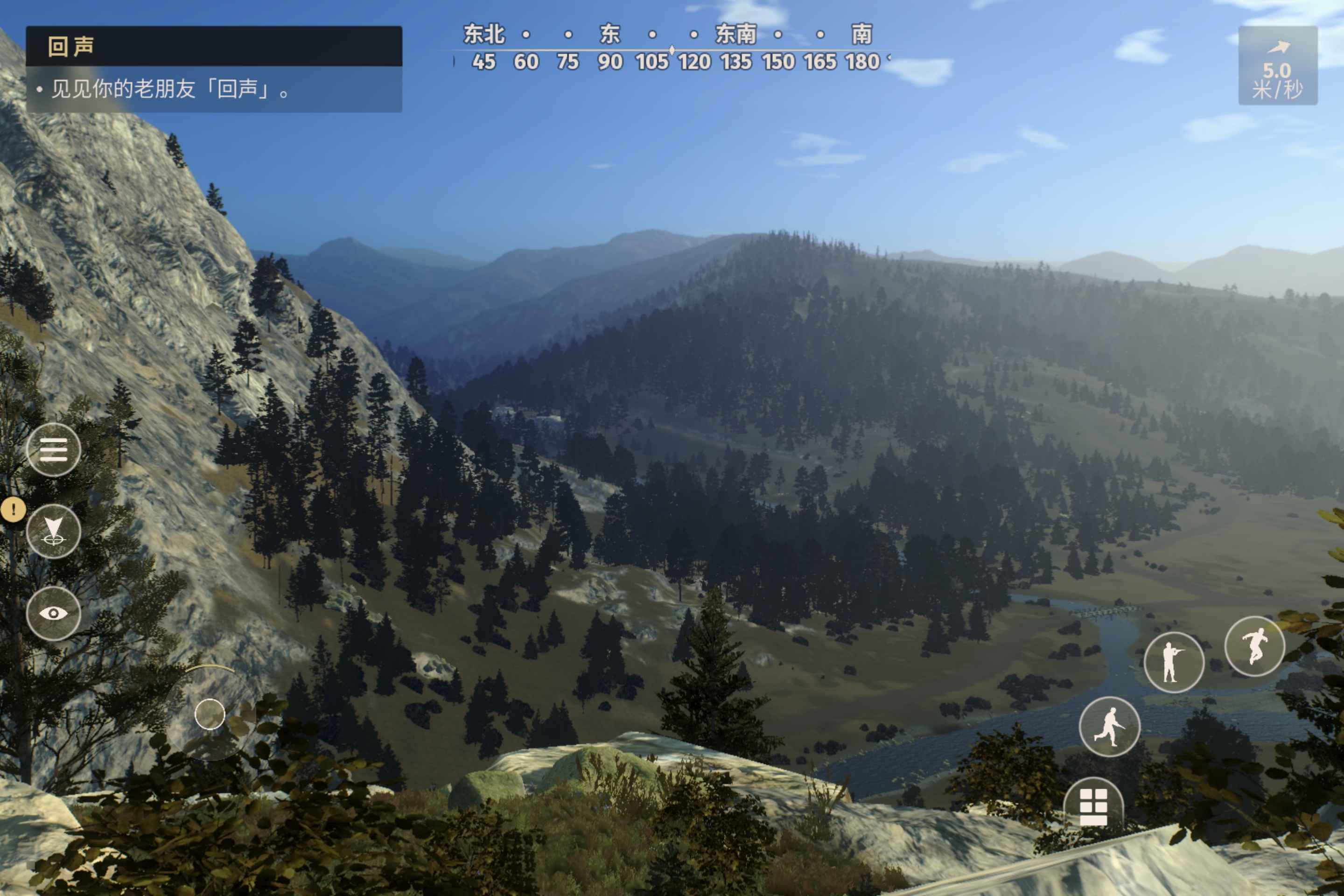Open the grid inventory button
The height and width of the screenshot is (896, 1344).
pos(1093,806)
